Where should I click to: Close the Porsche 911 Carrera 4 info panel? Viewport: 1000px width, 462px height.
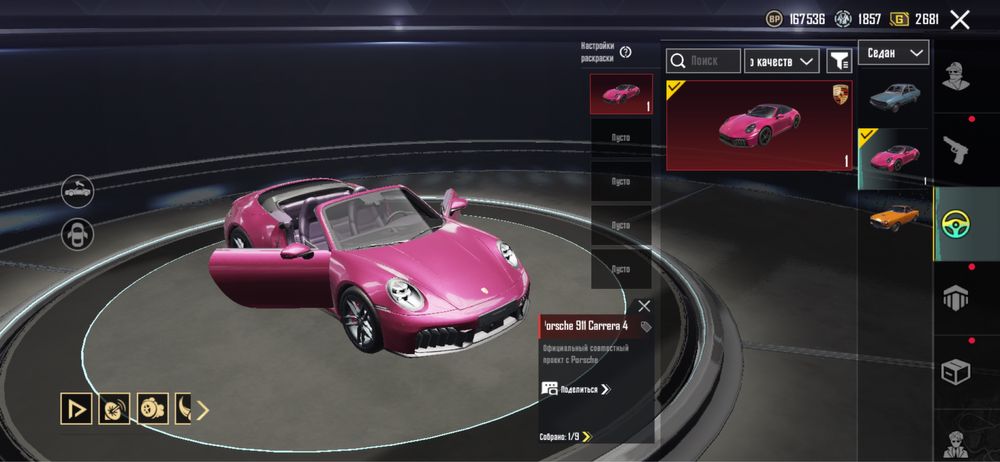click(643, 306)
